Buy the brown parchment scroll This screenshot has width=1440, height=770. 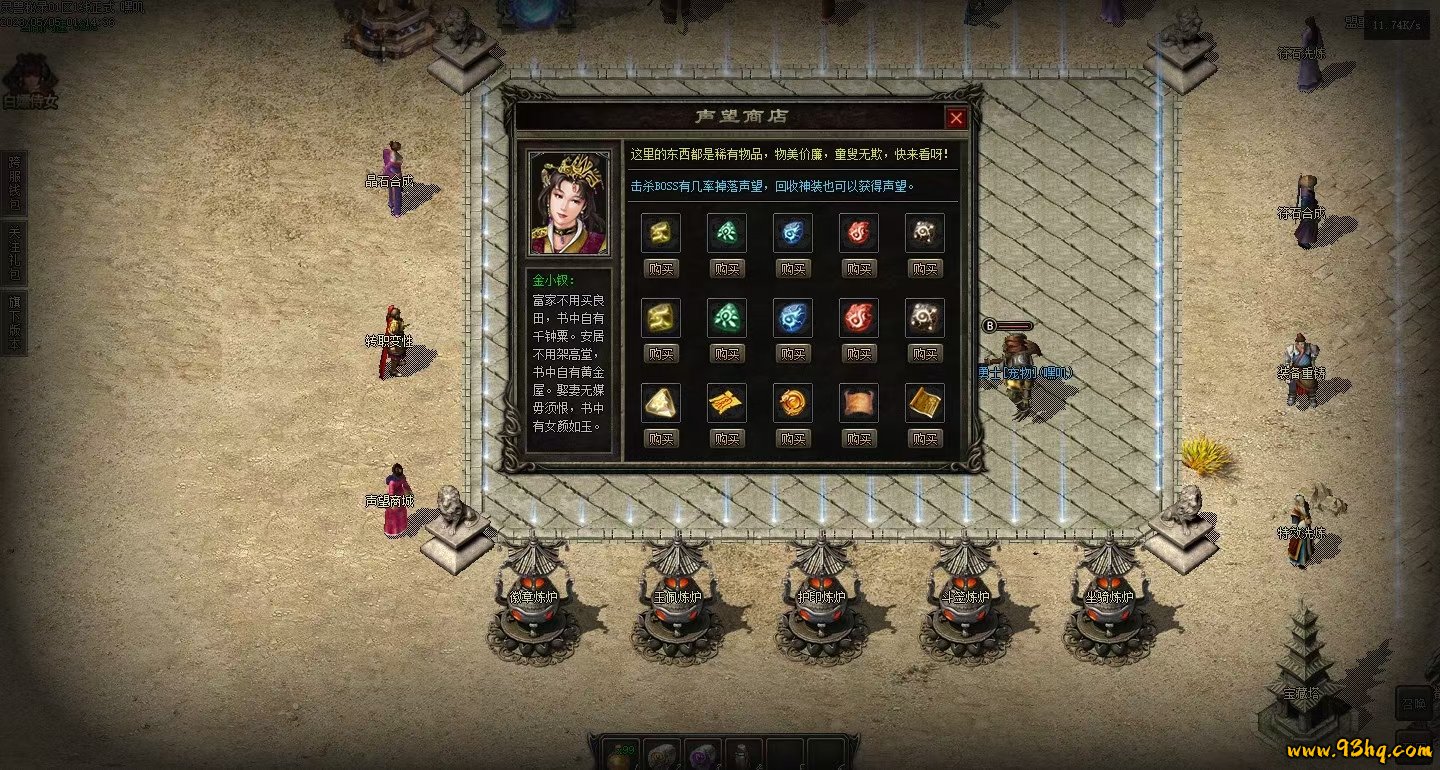point(859,438)
